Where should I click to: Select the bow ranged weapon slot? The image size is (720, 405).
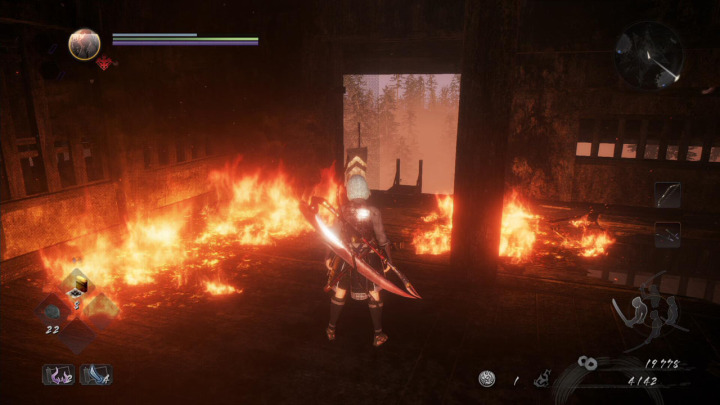coord(668,194)
